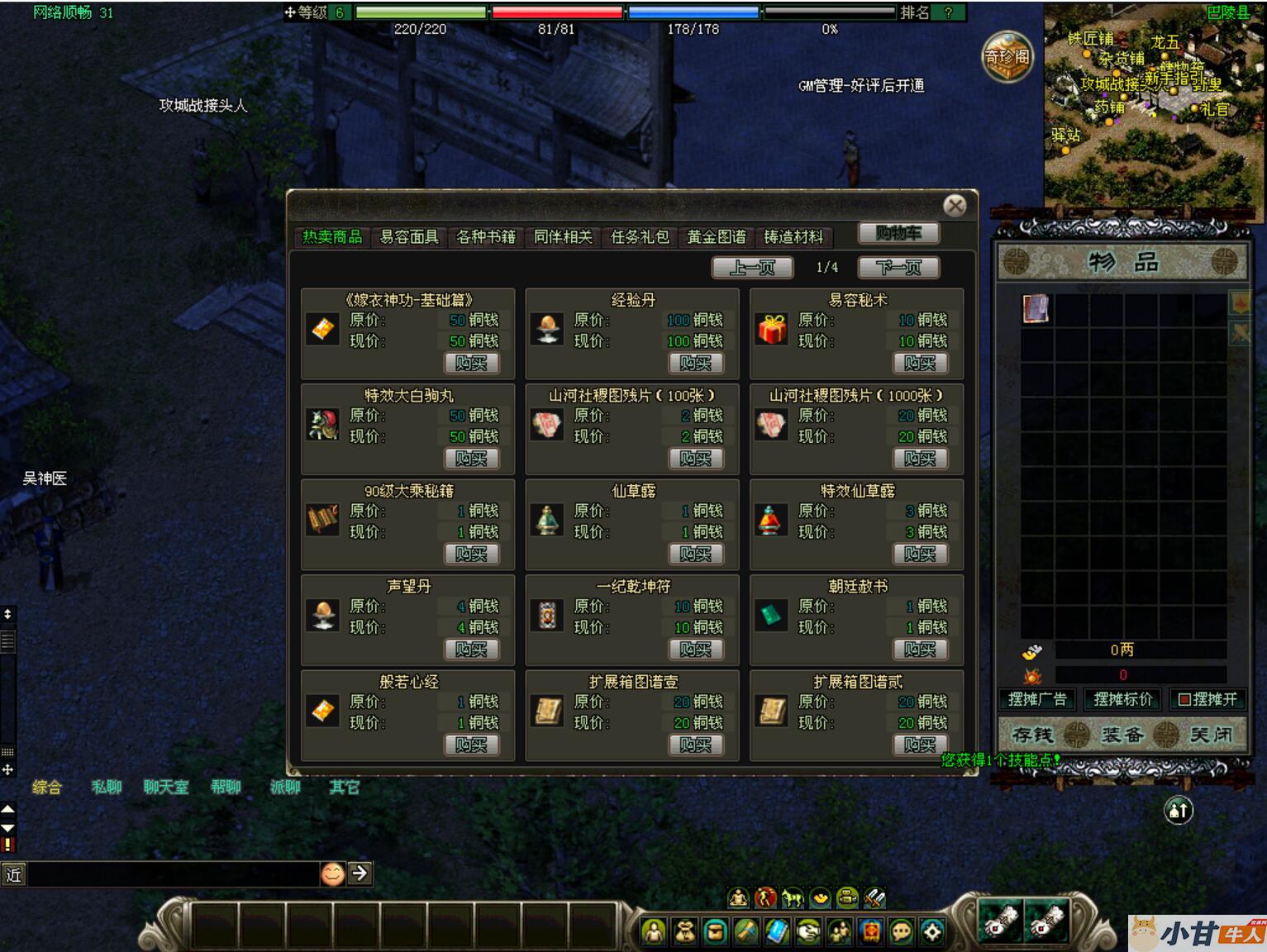Buy the 经验丹 item
The width and height of the screenshot is (1267, 952).
click(x=695, y=363)
